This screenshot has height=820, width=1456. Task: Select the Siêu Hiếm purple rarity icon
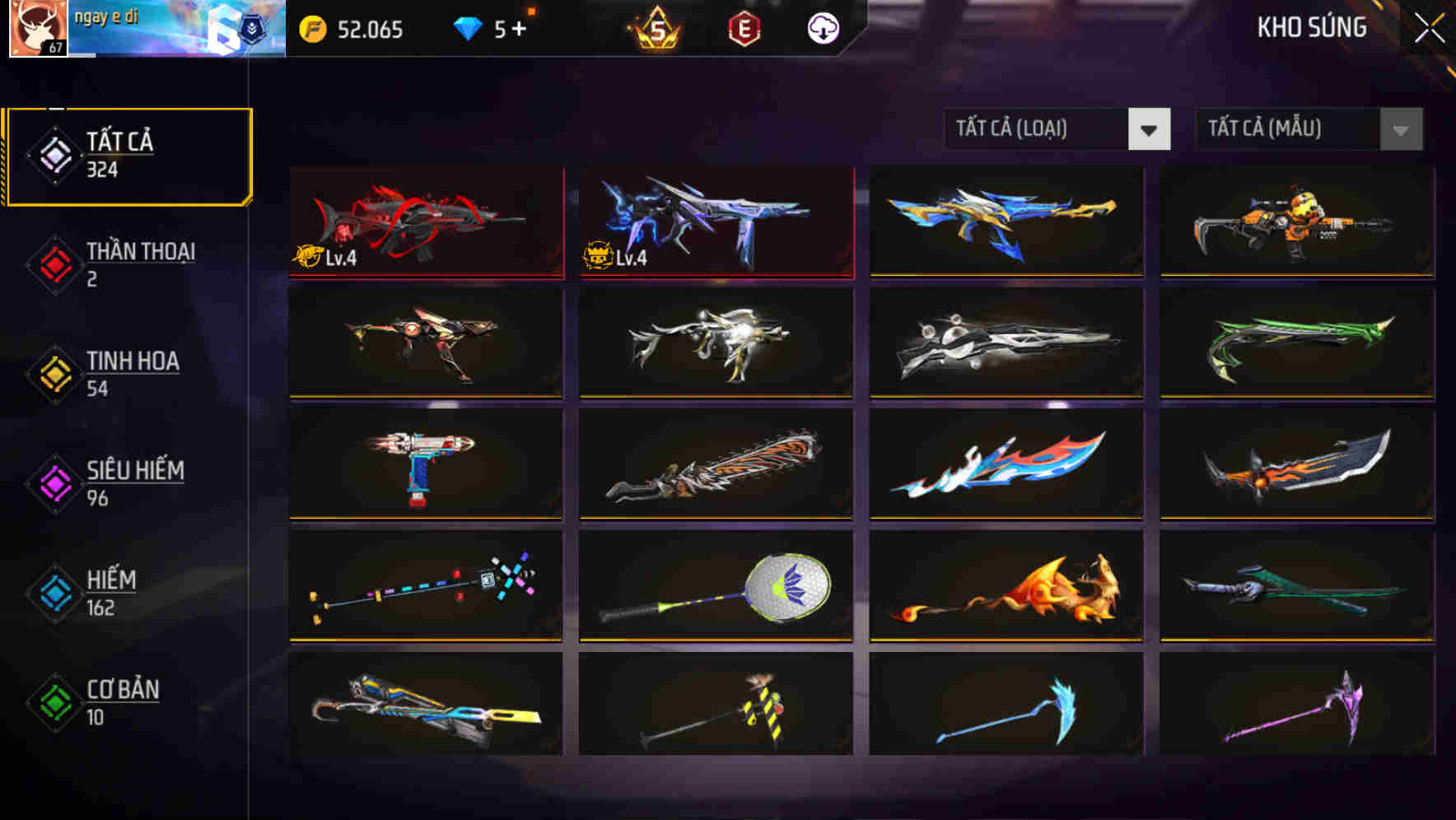(x=53, y=482)
